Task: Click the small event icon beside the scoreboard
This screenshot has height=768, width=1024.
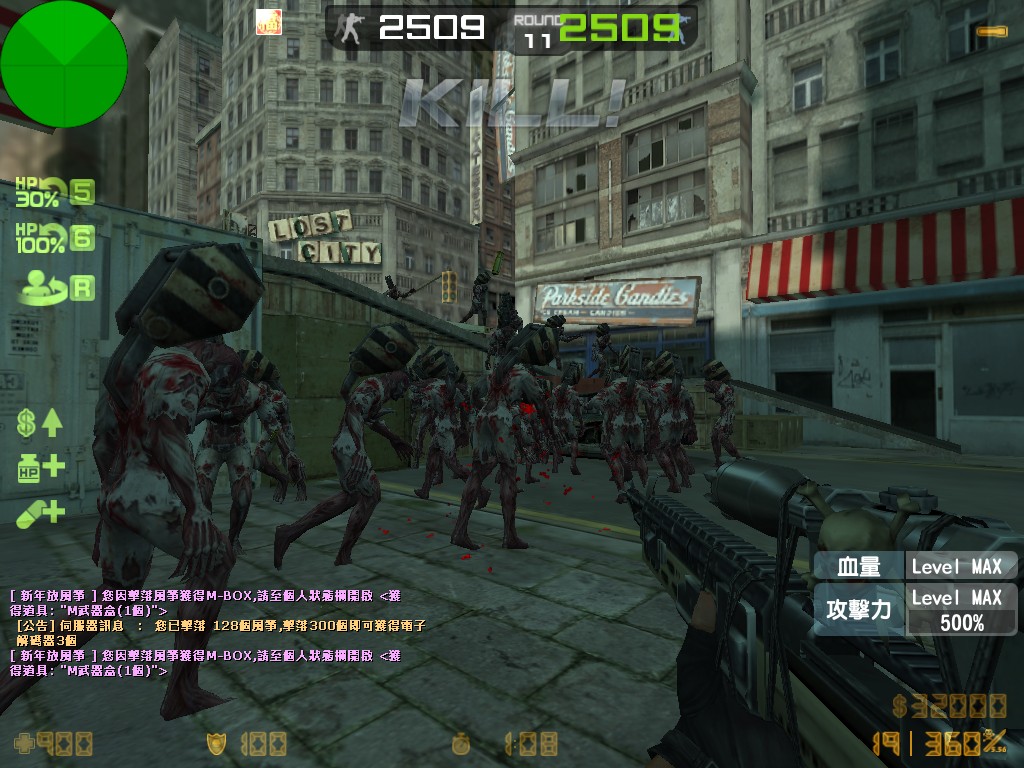Action: tap(268, 22)
